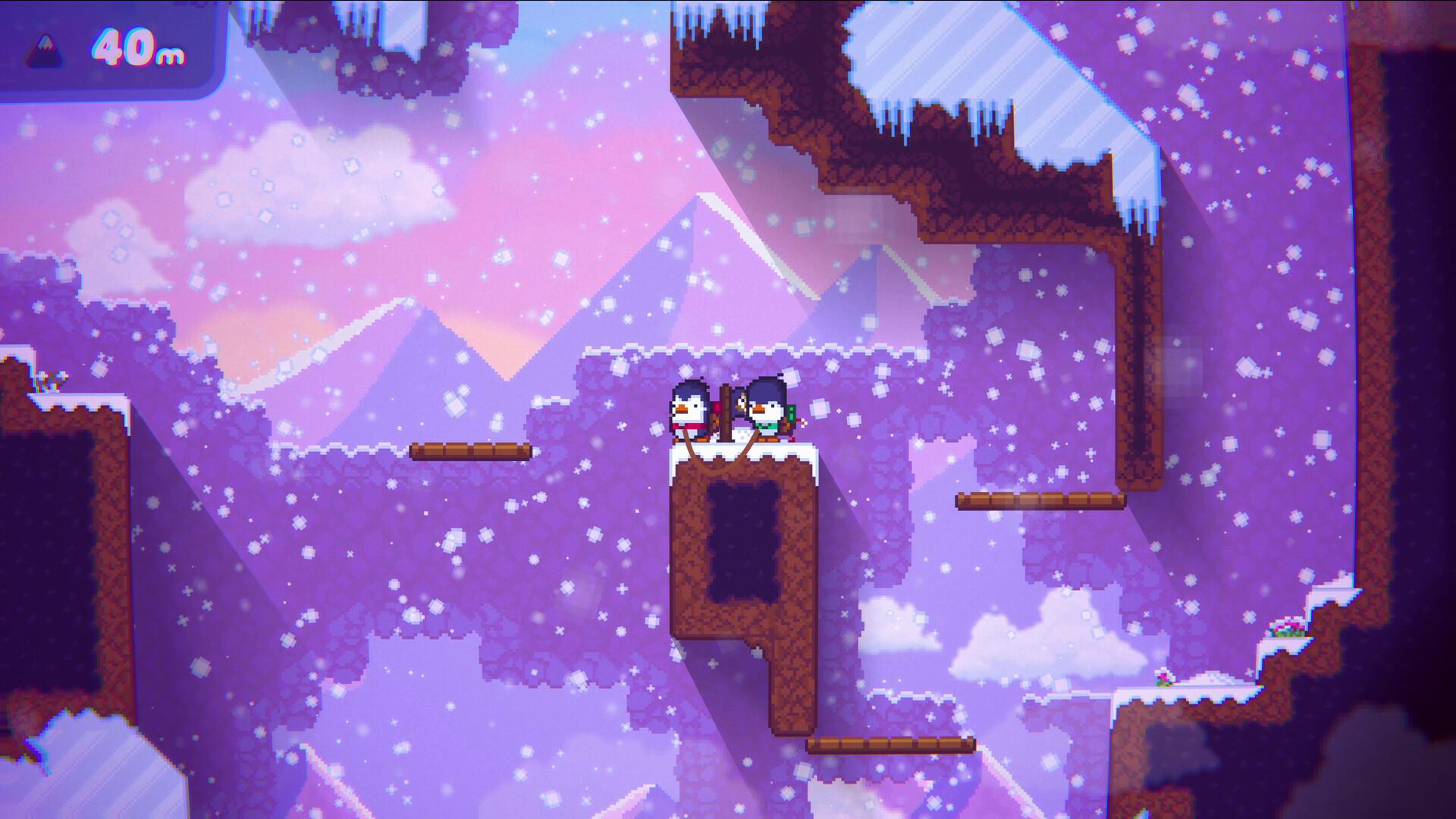Click the pink flower on the right ledge
1456x819 pixels.
[x=1288, y=627]
